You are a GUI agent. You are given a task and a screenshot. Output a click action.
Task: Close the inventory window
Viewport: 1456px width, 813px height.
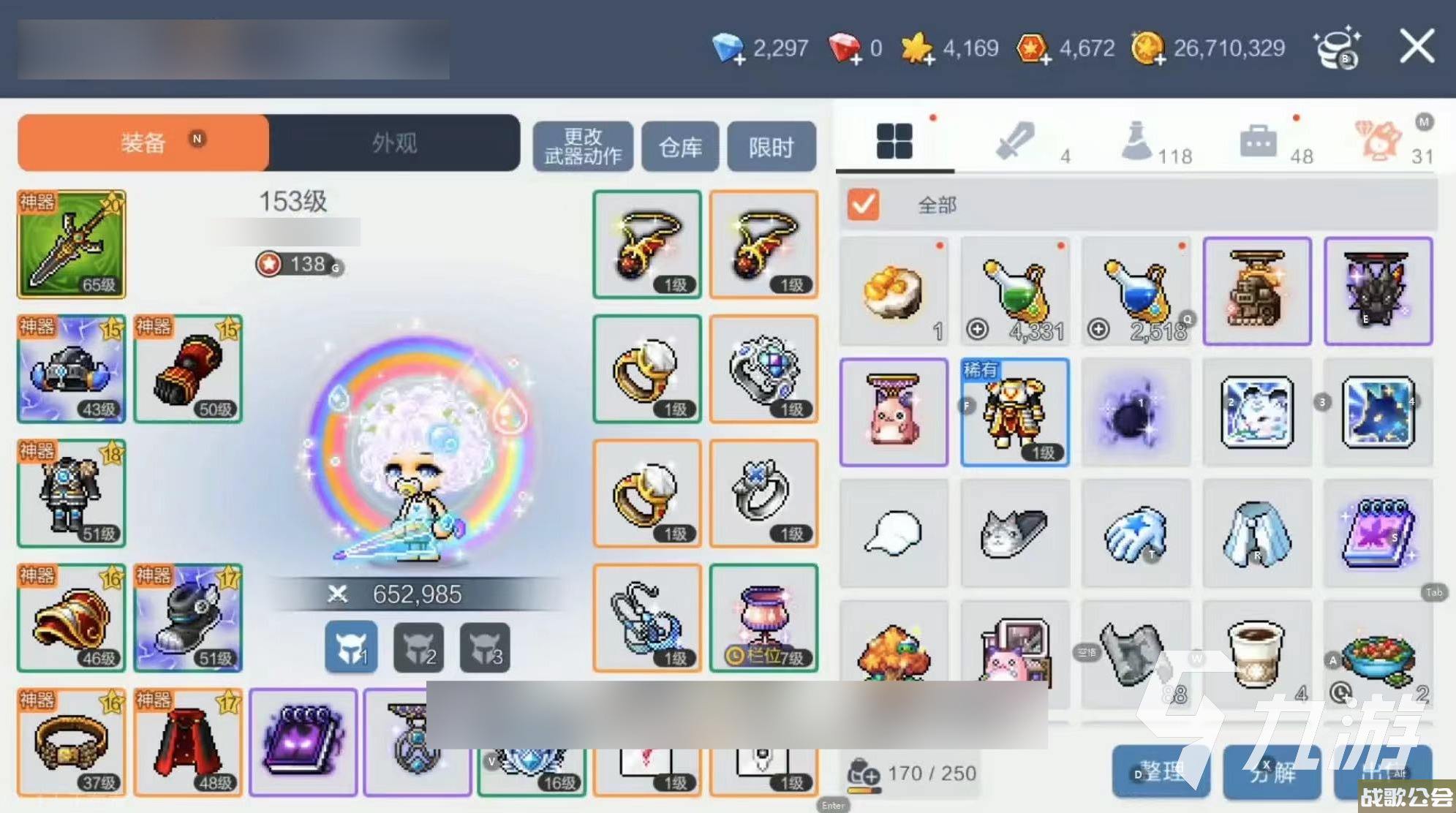coord(1416,48)
